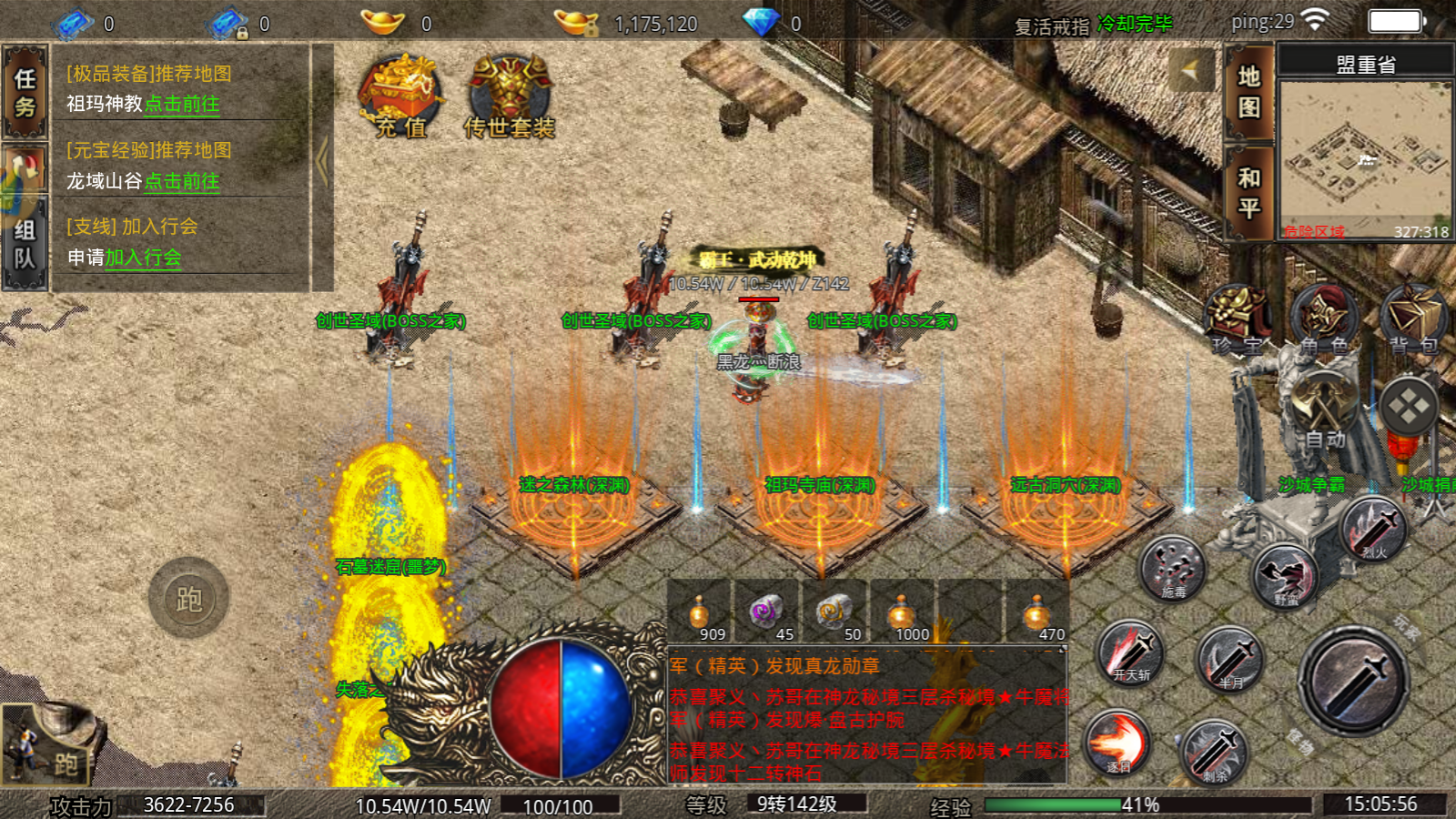Follow the 点击前往 link for 龙域山谷
The height and width of the screenshot is (819, 1456).
182,182
